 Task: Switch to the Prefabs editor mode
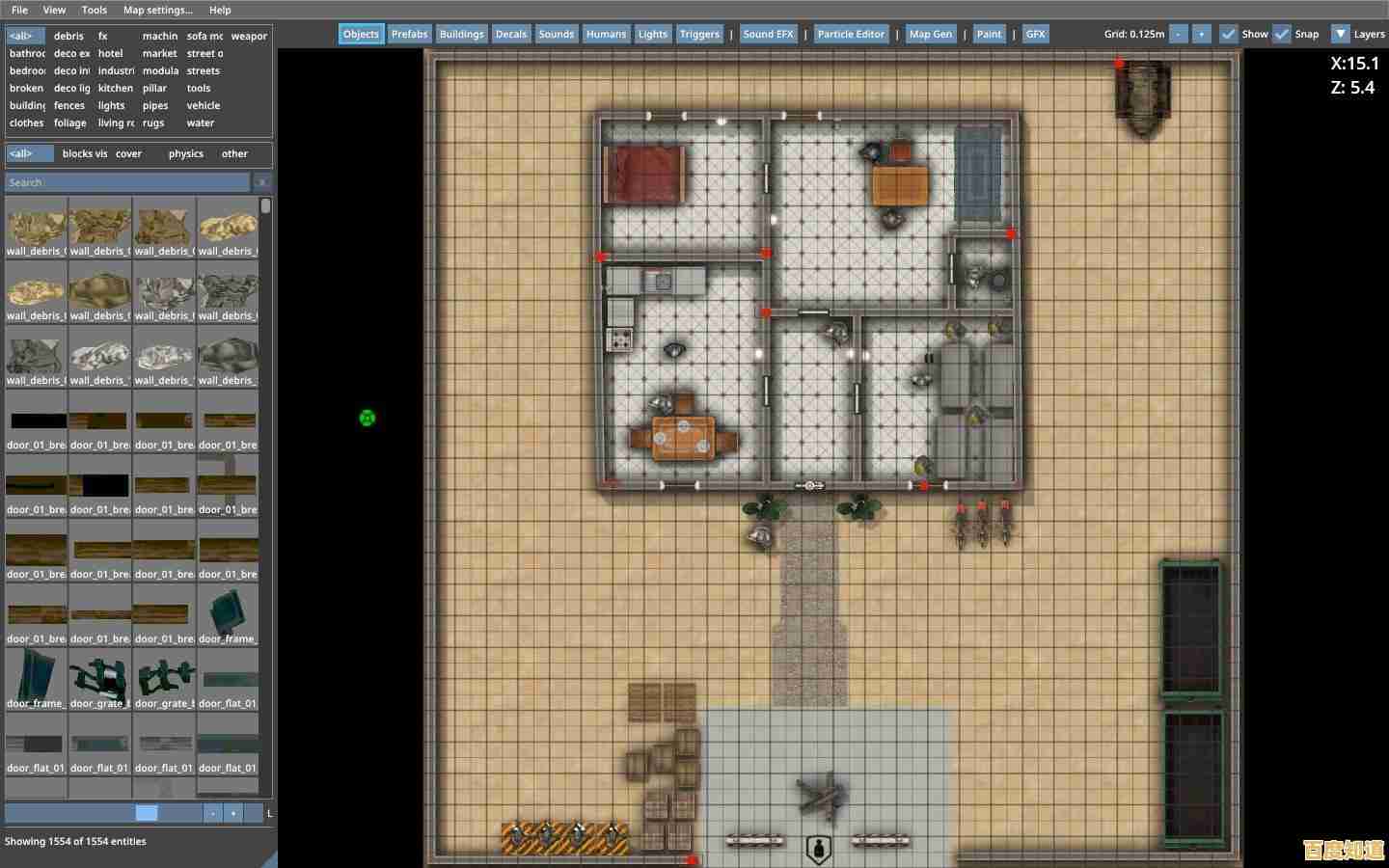pyautogui.click(x=409, y=34)
